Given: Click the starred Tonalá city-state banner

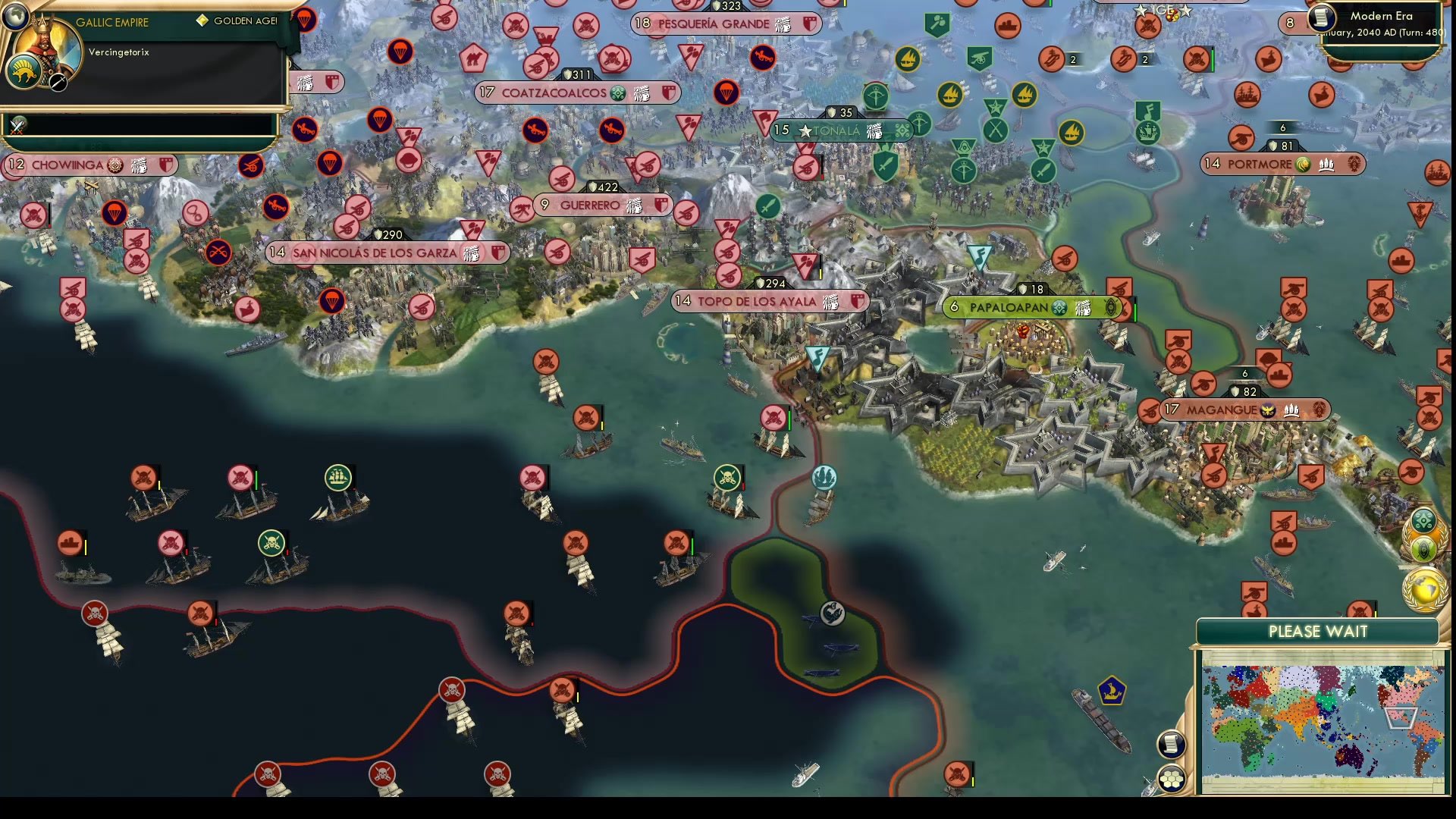Looking at the screenshot, I should 834,130.
